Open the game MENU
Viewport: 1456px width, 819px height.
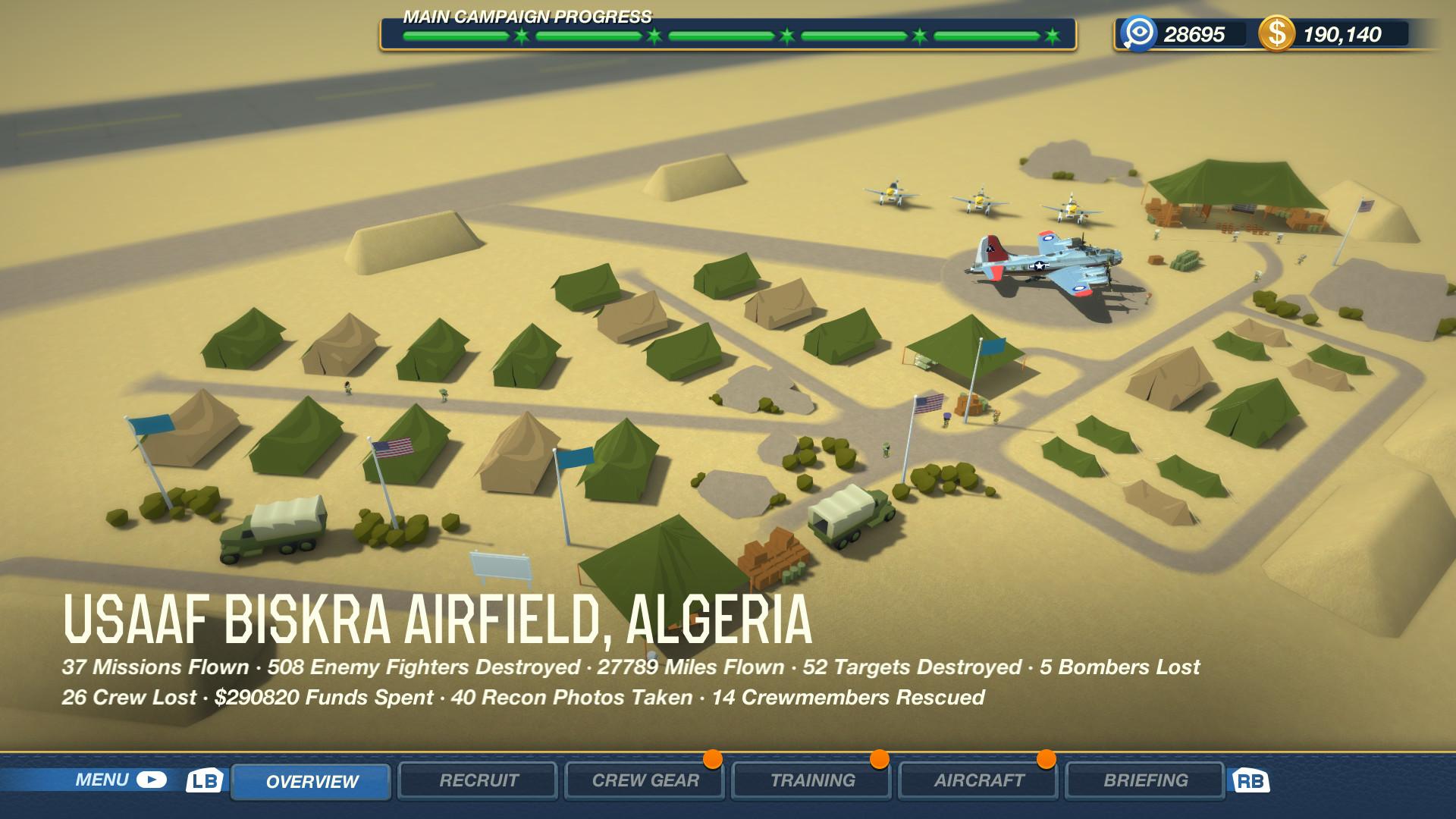(102, 778)
